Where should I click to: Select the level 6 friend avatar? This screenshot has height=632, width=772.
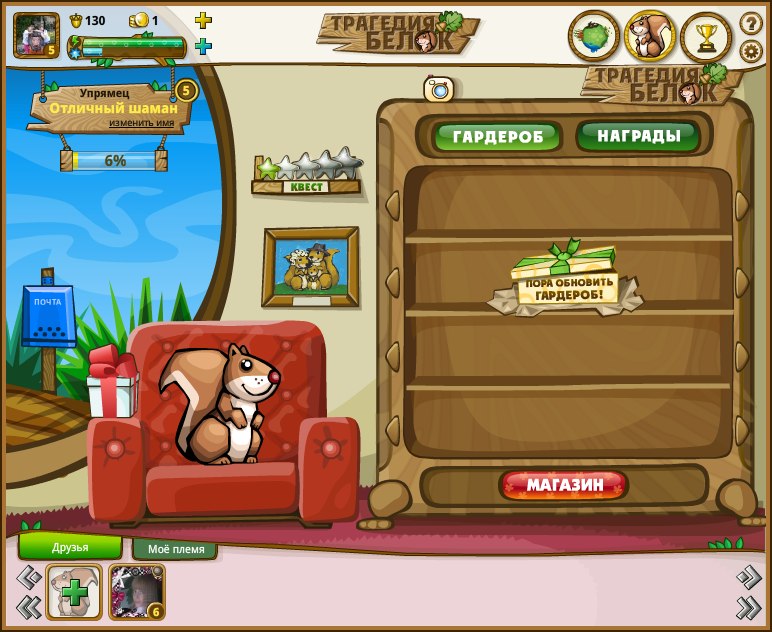pos(136,592)
